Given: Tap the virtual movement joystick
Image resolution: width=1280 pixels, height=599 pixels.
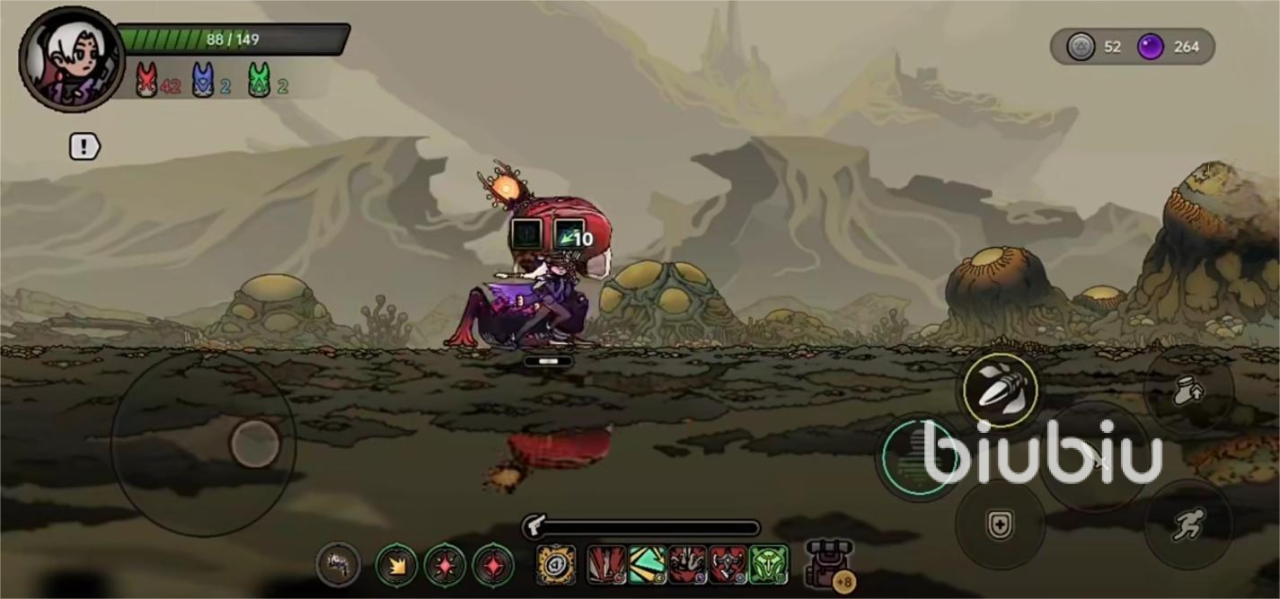Looking at the screenshot, I should (x=254, y=443).
